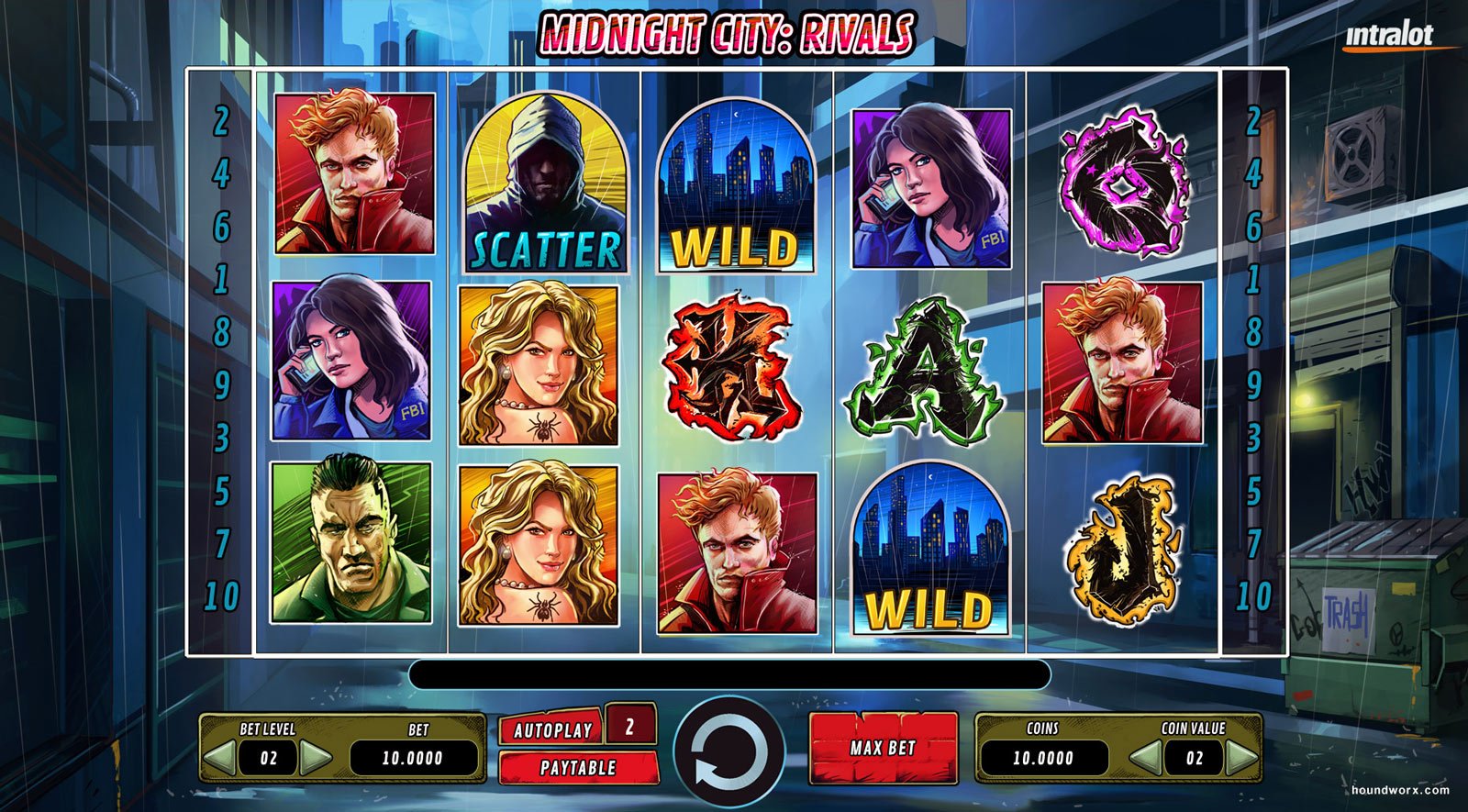Start Autoplay mode
Screen dimensions: 1468x812
click(x=551, y=730)
